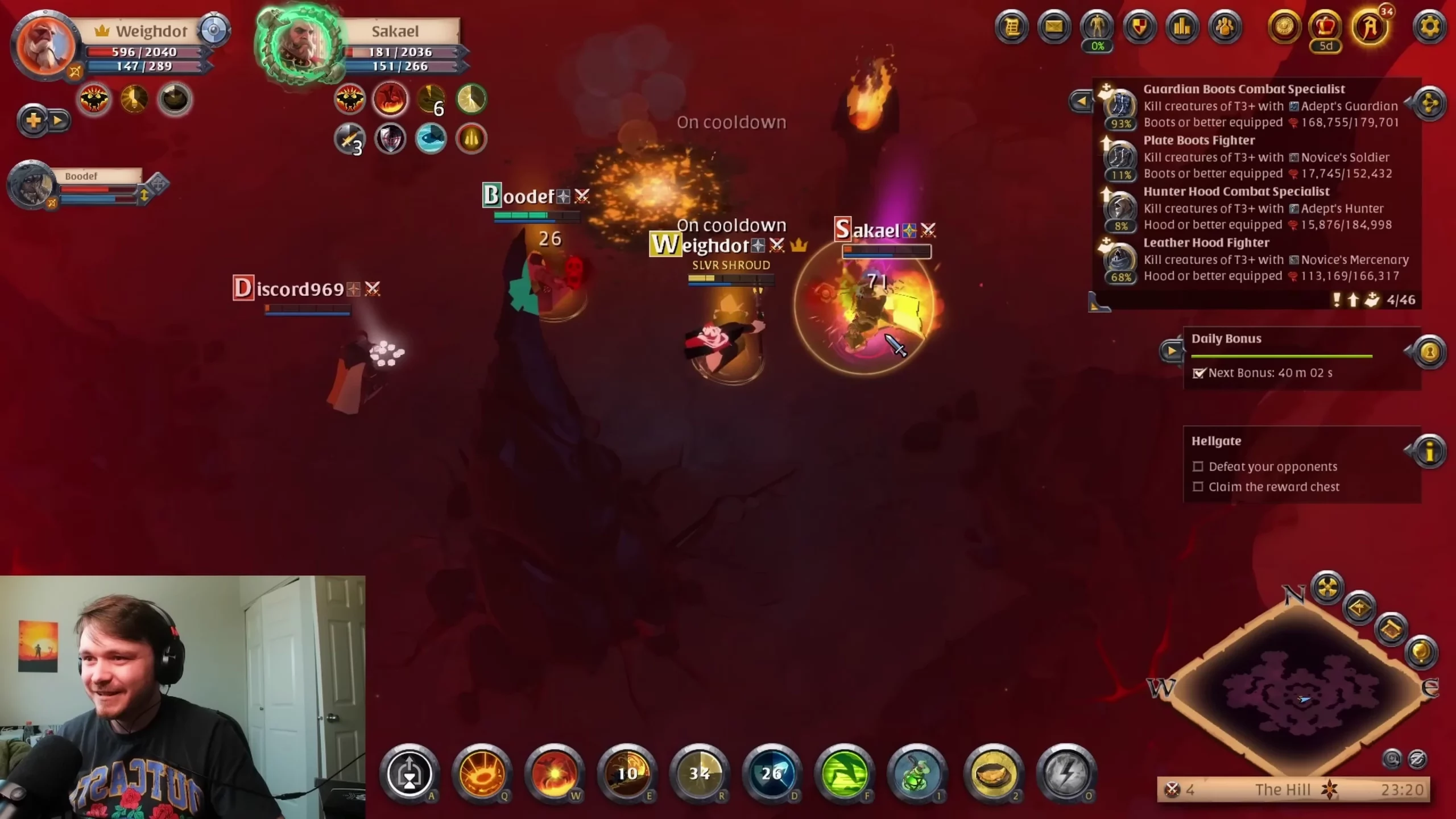Trigger the green F boots ability
This screenshot has width=1456, height=819.
845,773
